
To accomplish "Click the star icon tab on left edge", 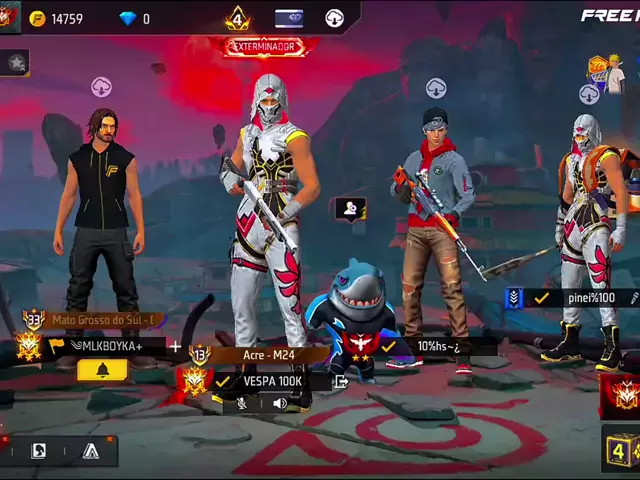I will pyautogui.click(x=15, y=63).
